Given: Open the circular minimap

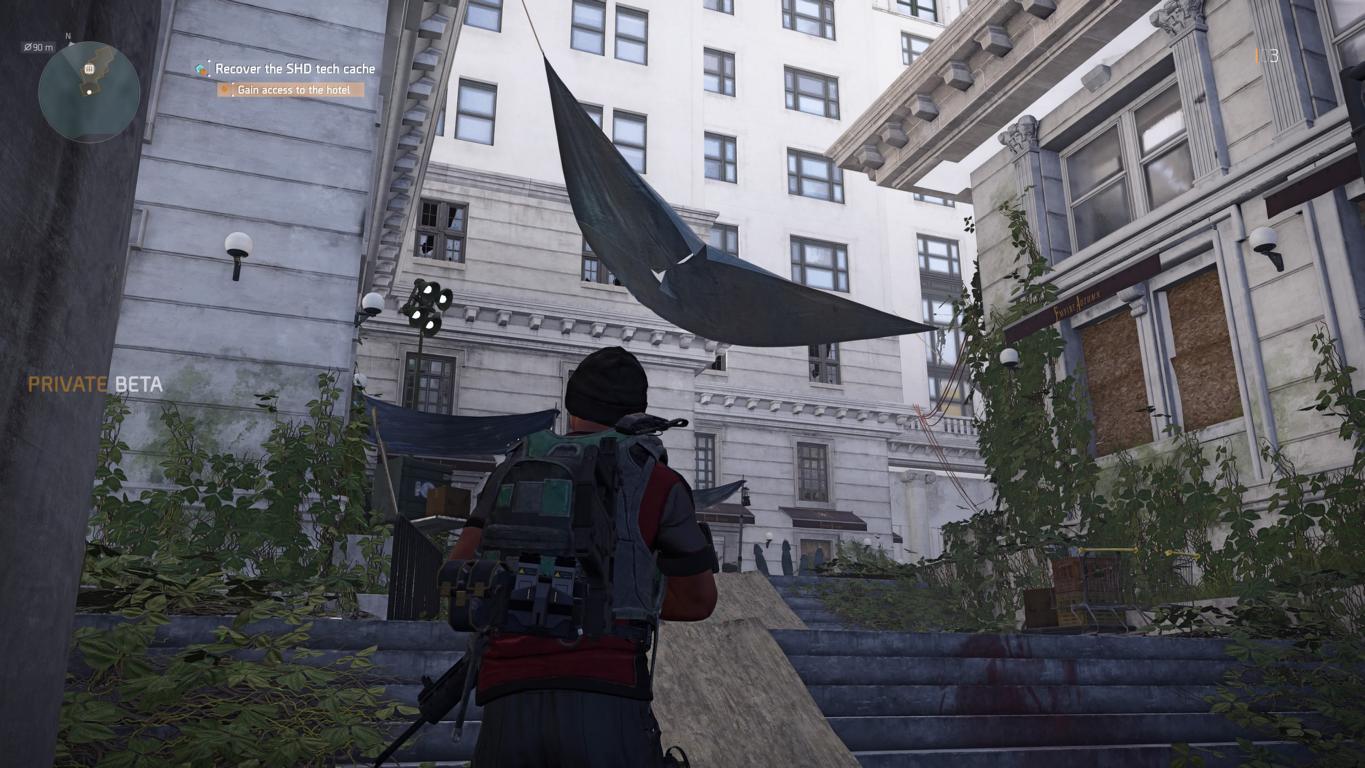Looking at the screenshot, I should click(89, 92).
